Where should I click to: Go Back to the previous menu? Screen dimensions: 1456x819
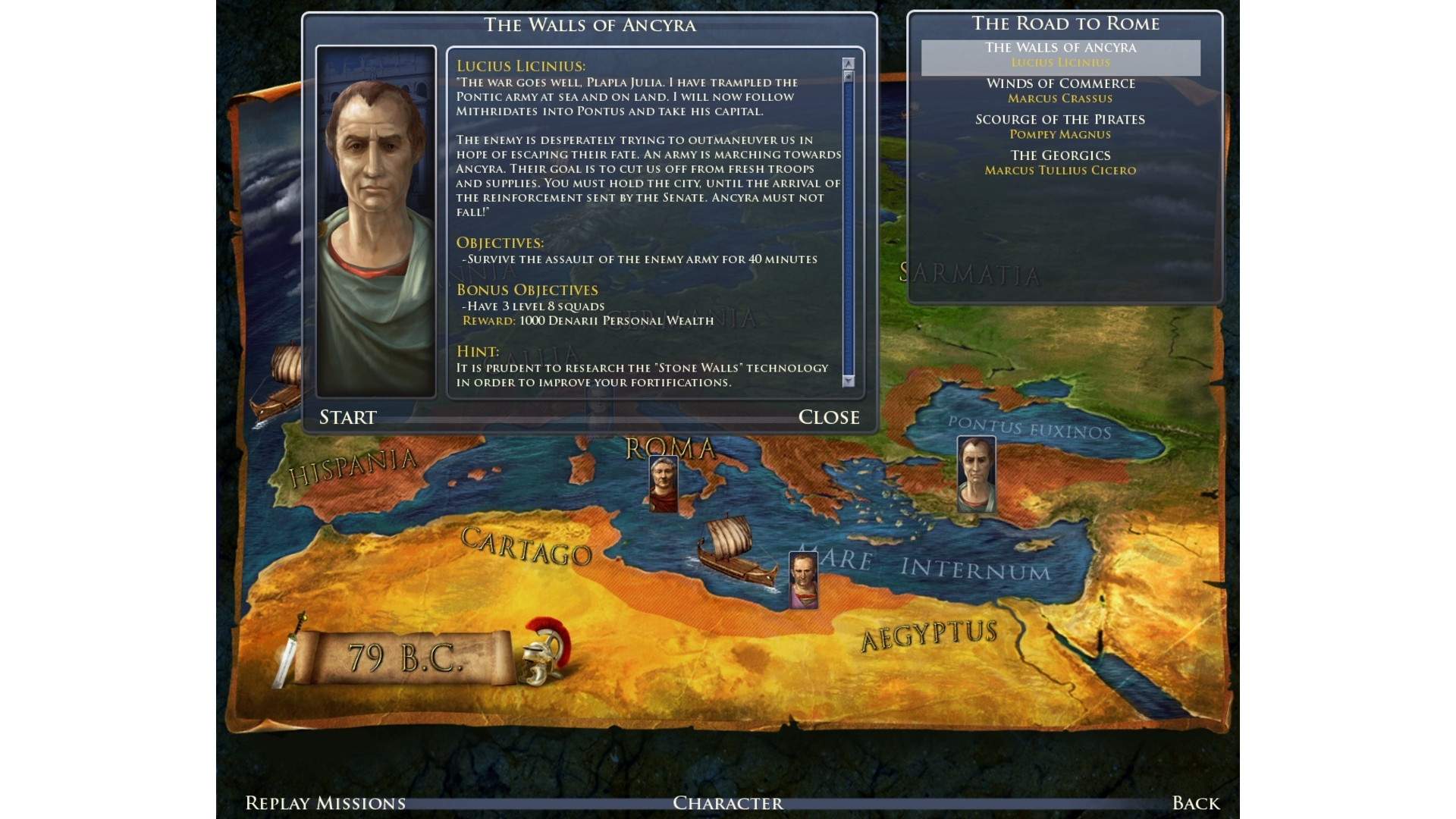pyautogui.click(x=1195, y=803)
